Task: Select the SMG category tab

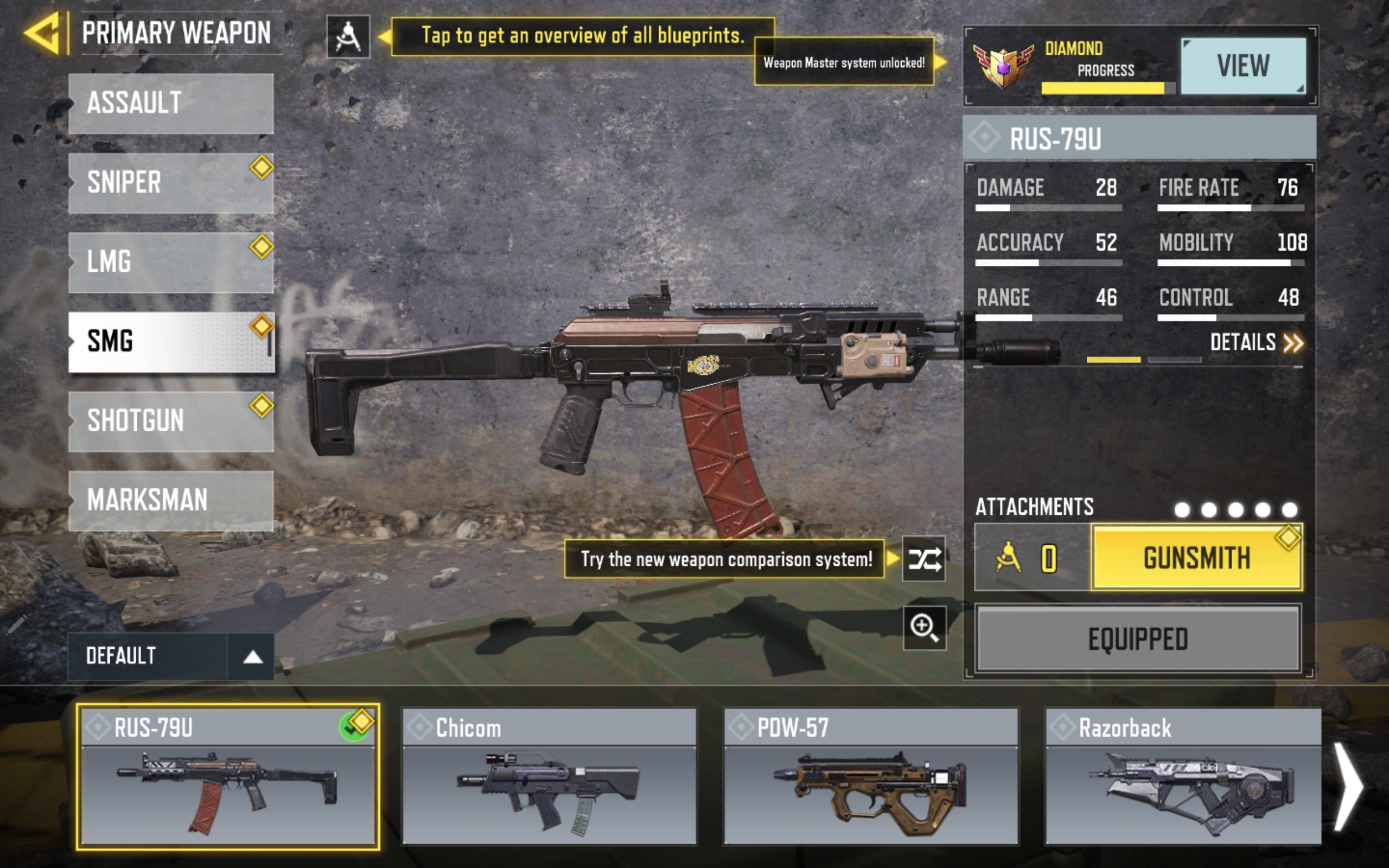Action: (170, 342)
